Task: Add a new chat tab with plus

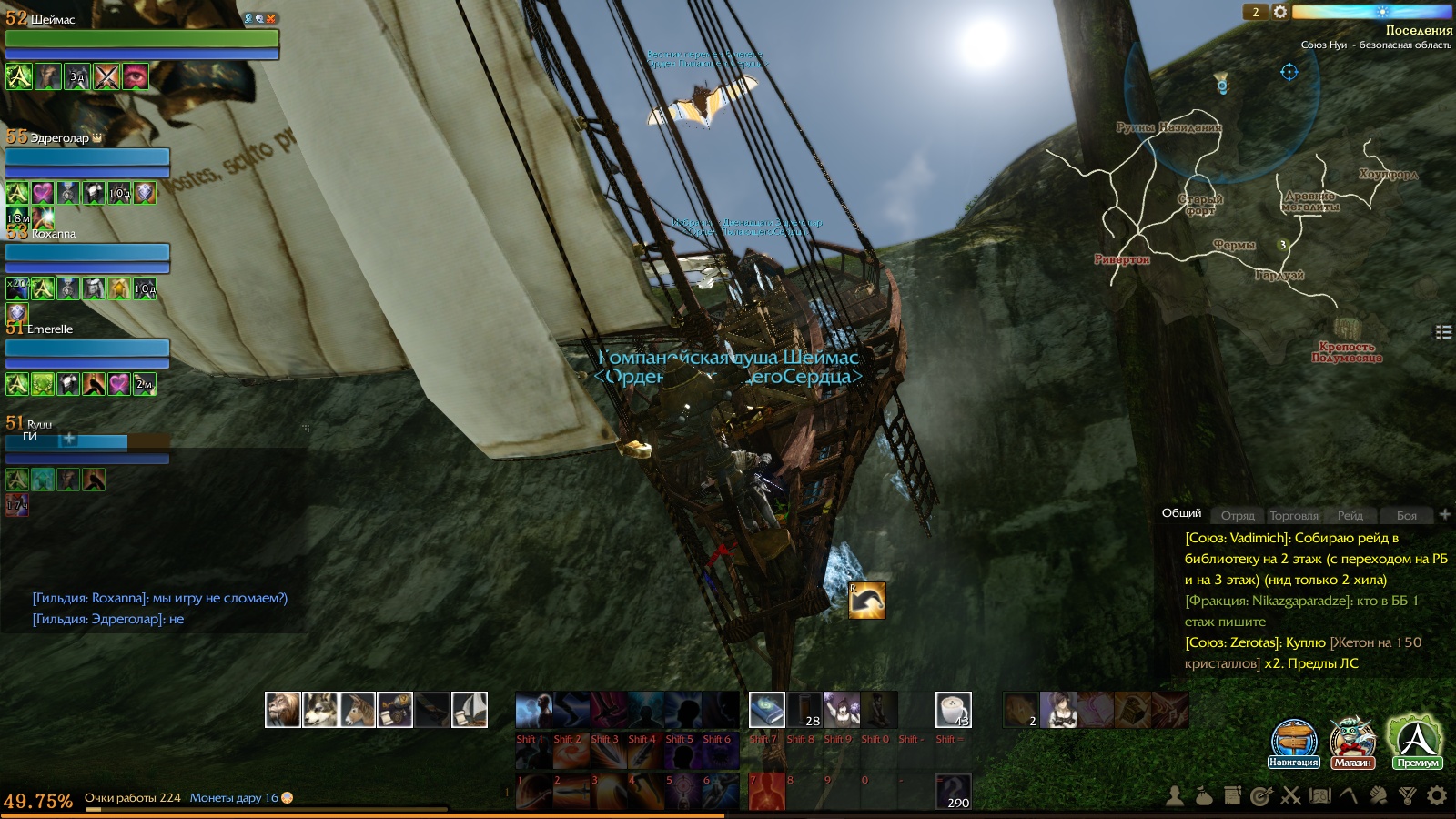Action: tap(1444, 514)
